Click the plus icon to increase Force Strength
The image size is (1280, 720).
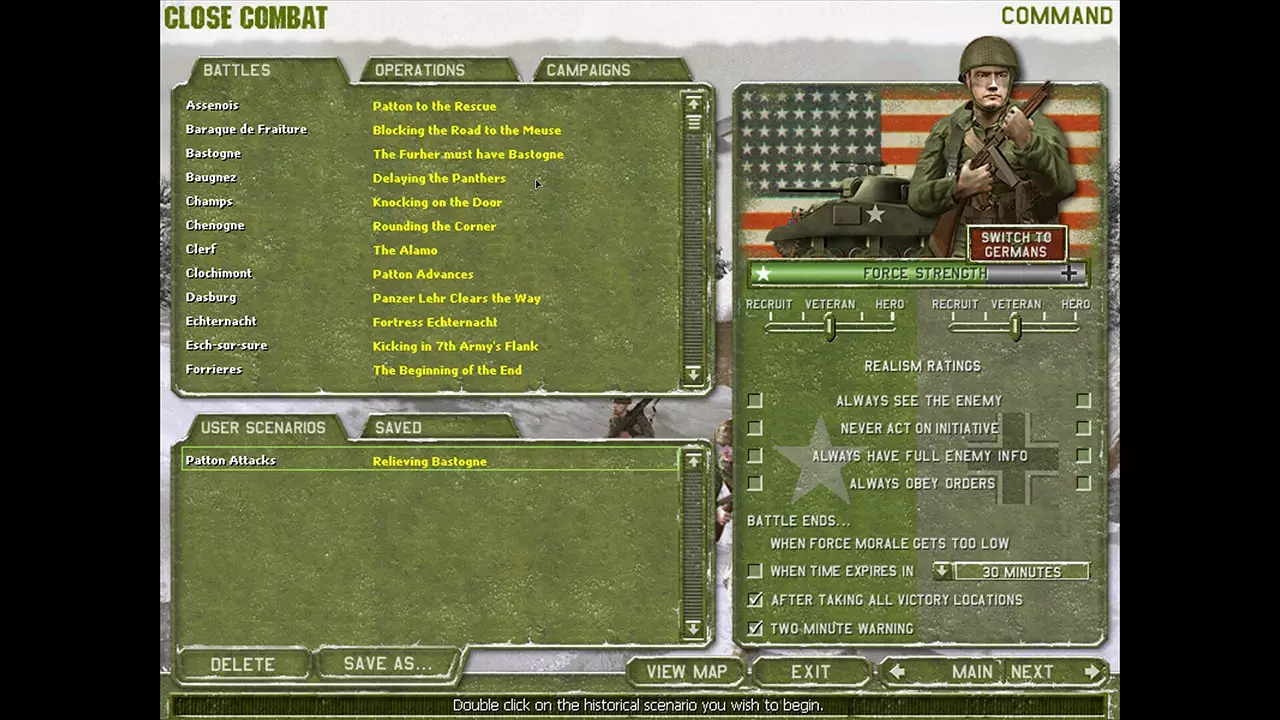(1068, 273)
